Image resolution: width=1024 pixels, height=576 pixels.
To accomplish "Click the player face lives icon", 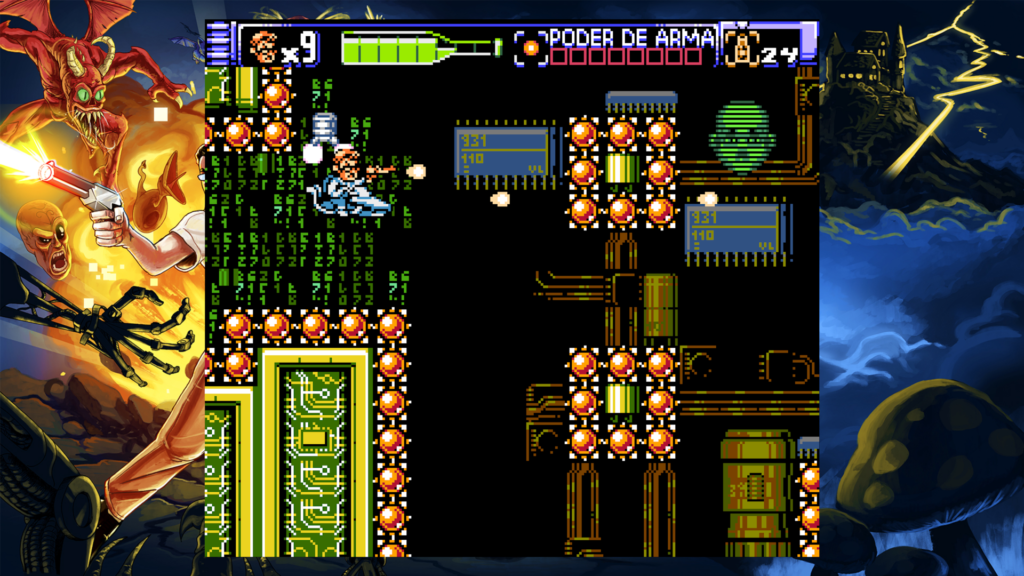I will 263,45.
